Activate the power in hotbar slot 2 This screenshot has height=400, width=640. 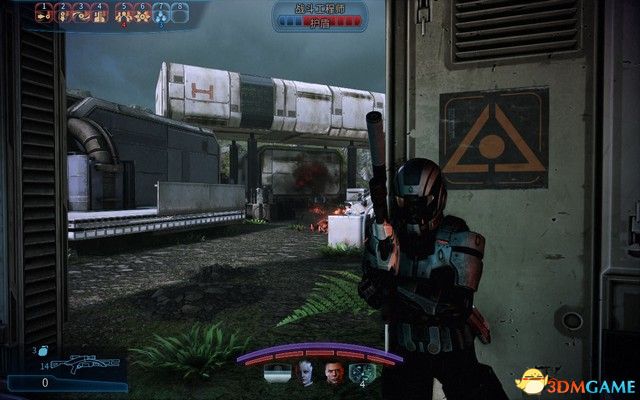point(63,15)
